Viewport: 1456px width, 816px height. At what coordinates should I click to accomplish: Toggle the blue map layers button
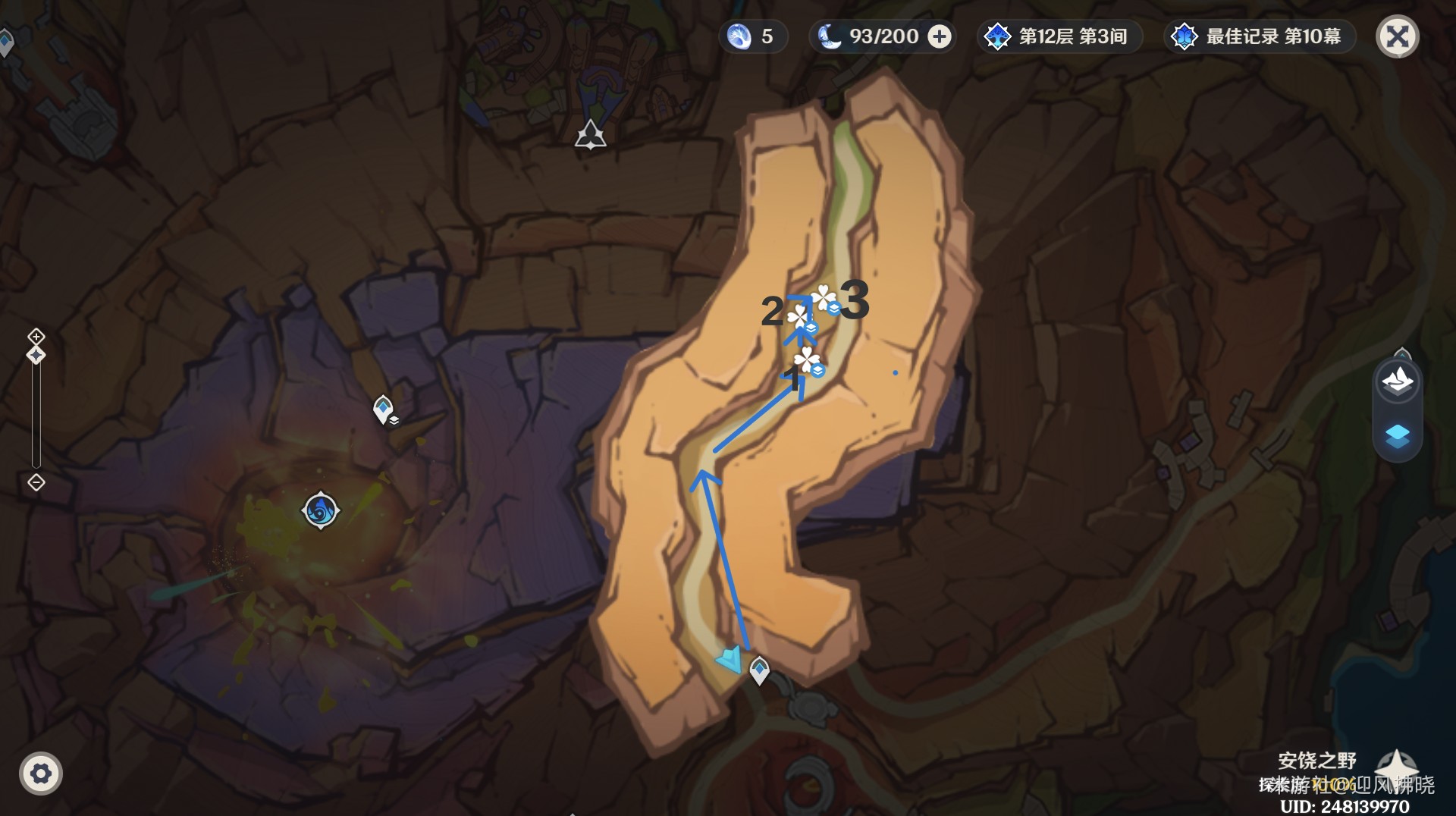tap(1397, 437)
